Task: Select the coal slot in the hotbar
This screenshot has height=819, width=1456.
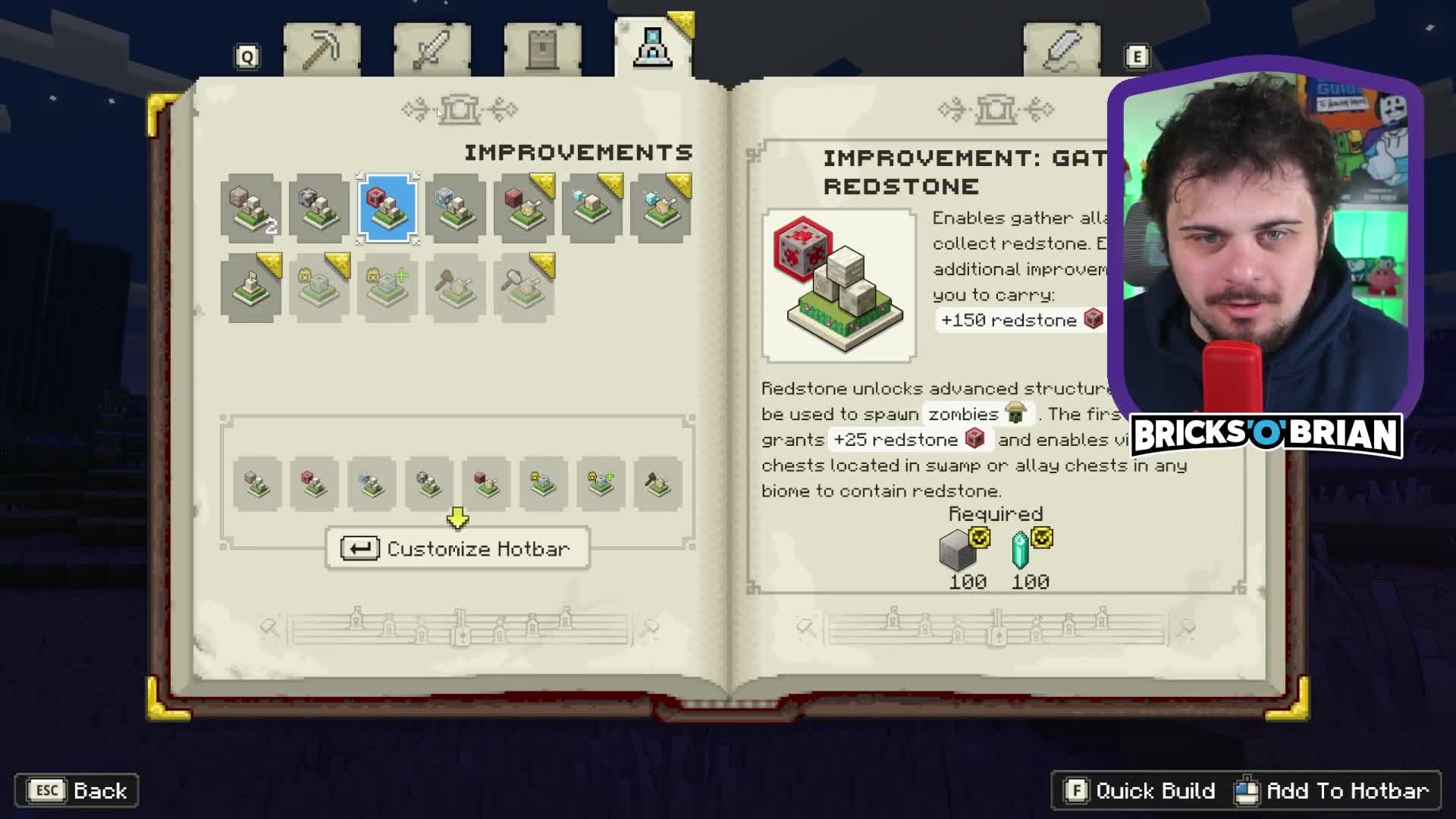Action: pyautogui.click(x=428, y=484)
